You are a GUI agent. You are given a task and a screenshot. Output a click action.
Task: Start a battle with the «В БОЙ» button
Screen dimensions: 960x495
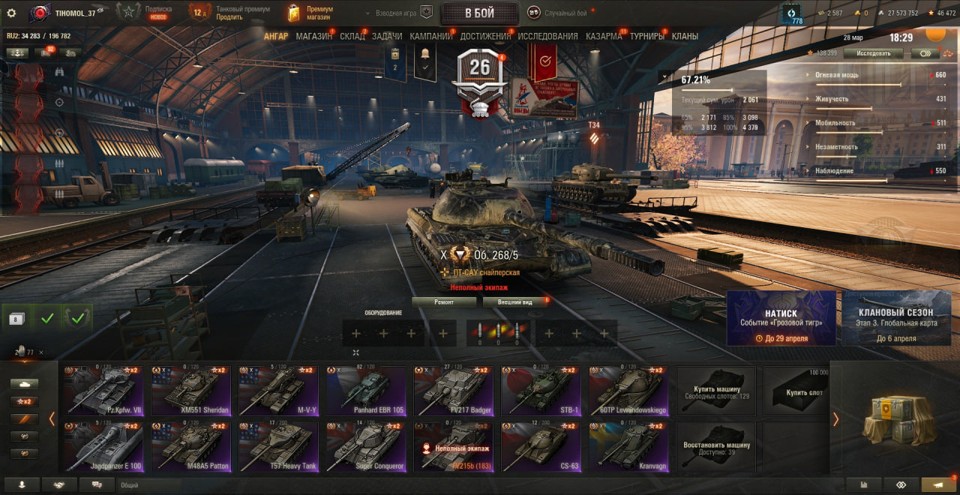(x=479, y=13)
